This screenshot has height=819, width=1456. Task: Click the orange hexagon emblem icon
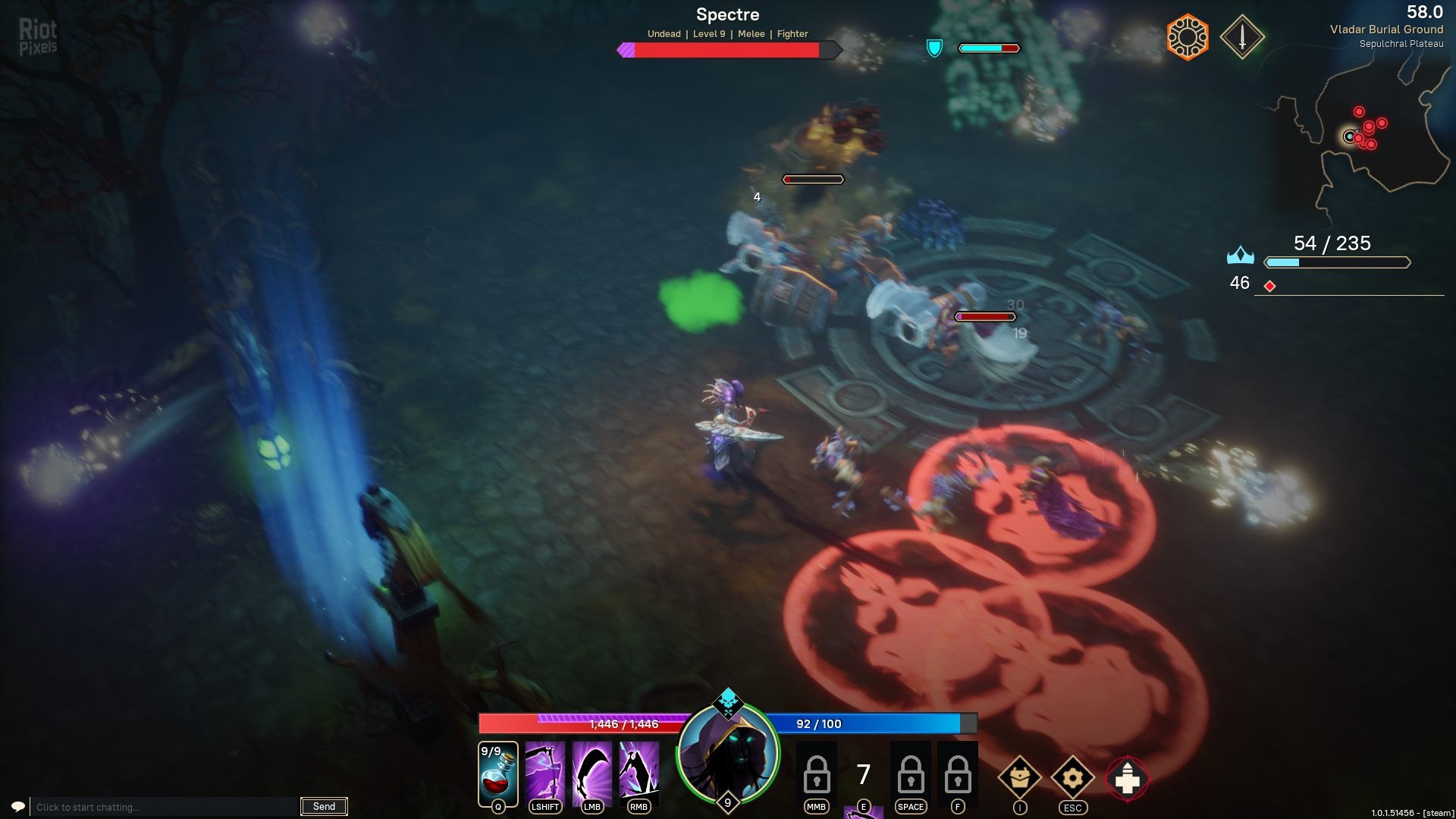[x=1188, y=36]
